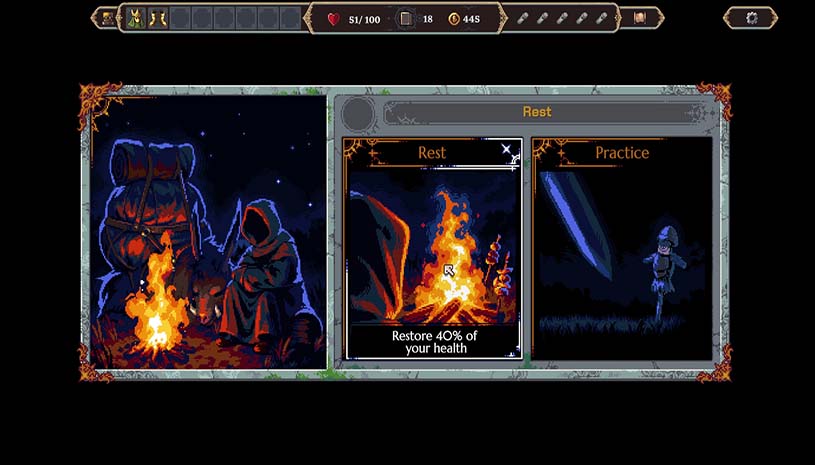Open the settings gear menu
The height and width of the screenshot is (465, 815).
point(752,18)
